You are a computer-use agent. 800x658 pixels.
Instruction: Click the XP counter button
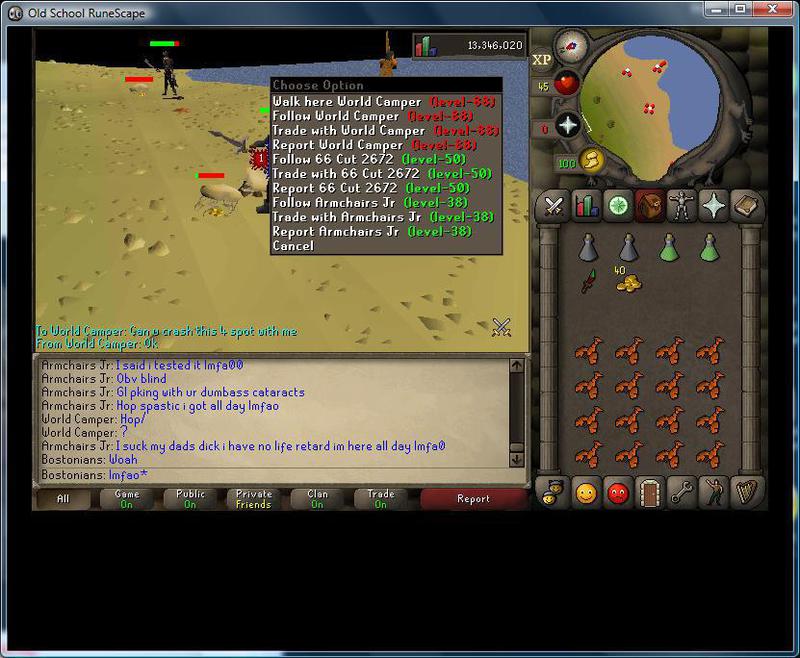coord(543,59)
